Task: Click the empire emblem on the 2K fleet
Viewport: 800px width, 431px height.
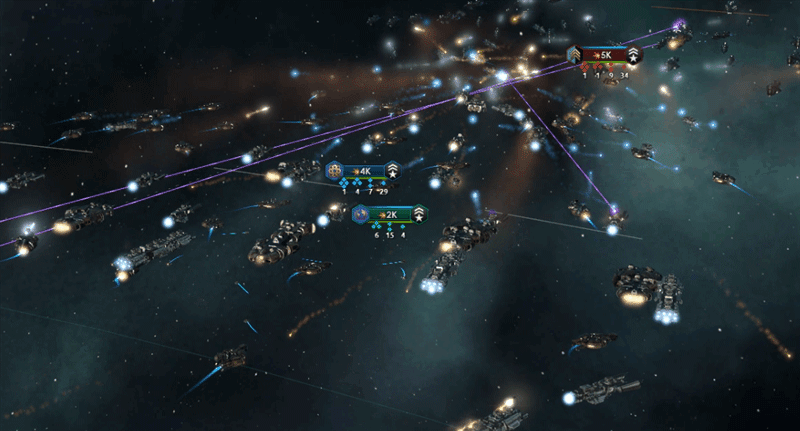Action: point(358,214)
